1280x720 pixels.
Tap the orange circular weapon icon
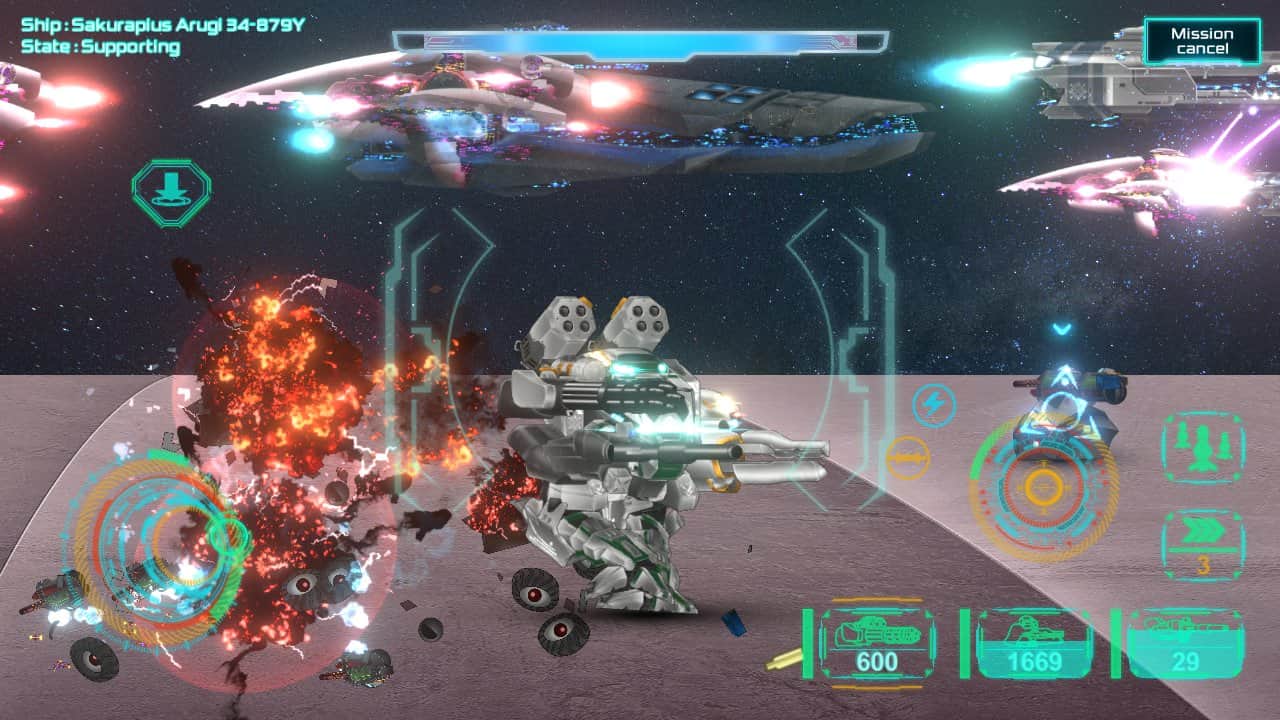pyautogui.click(x=908, y=457)
